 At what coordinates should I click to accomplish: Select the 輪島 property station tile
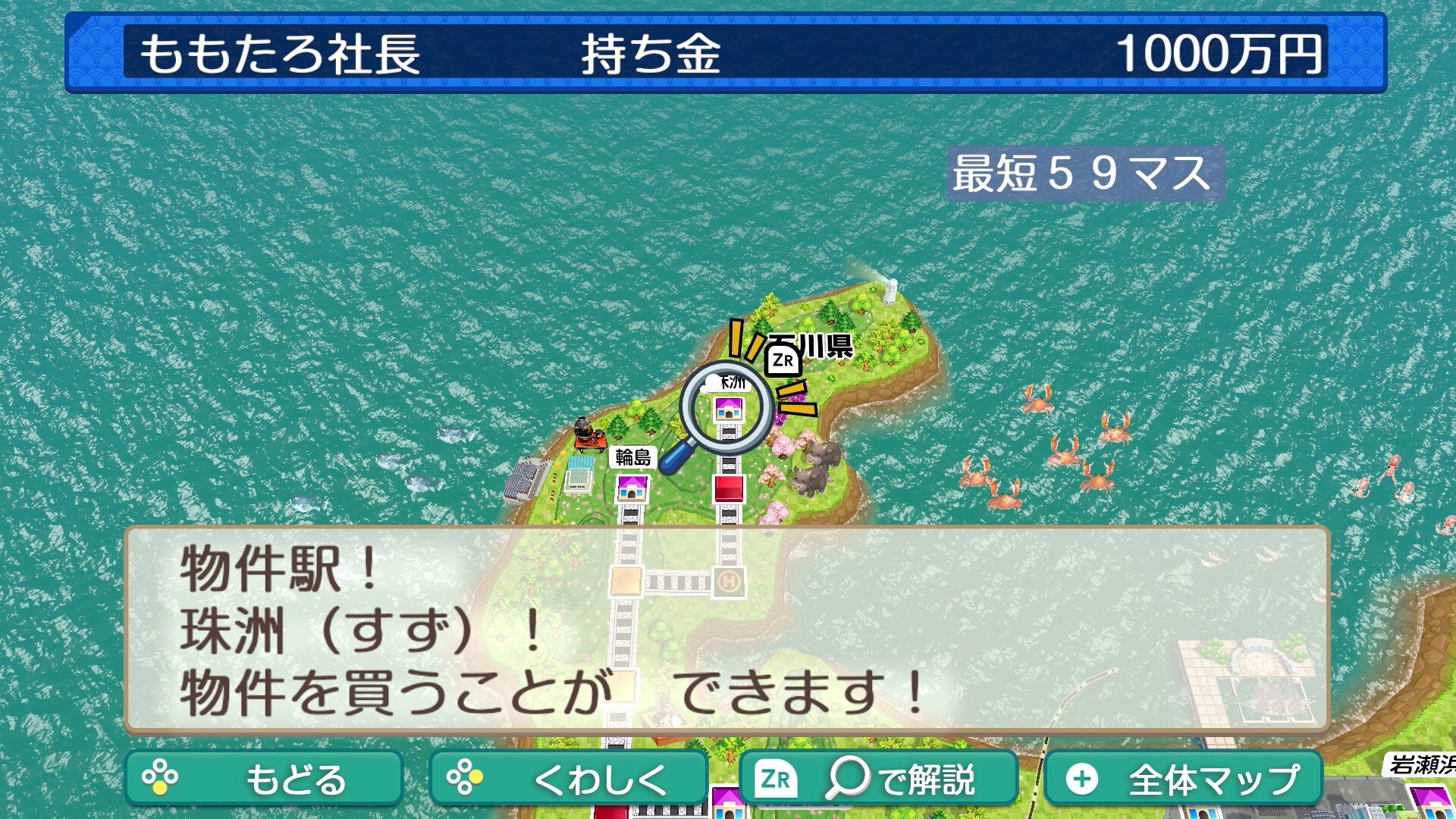pyautogui.click(x=632, y=488)
